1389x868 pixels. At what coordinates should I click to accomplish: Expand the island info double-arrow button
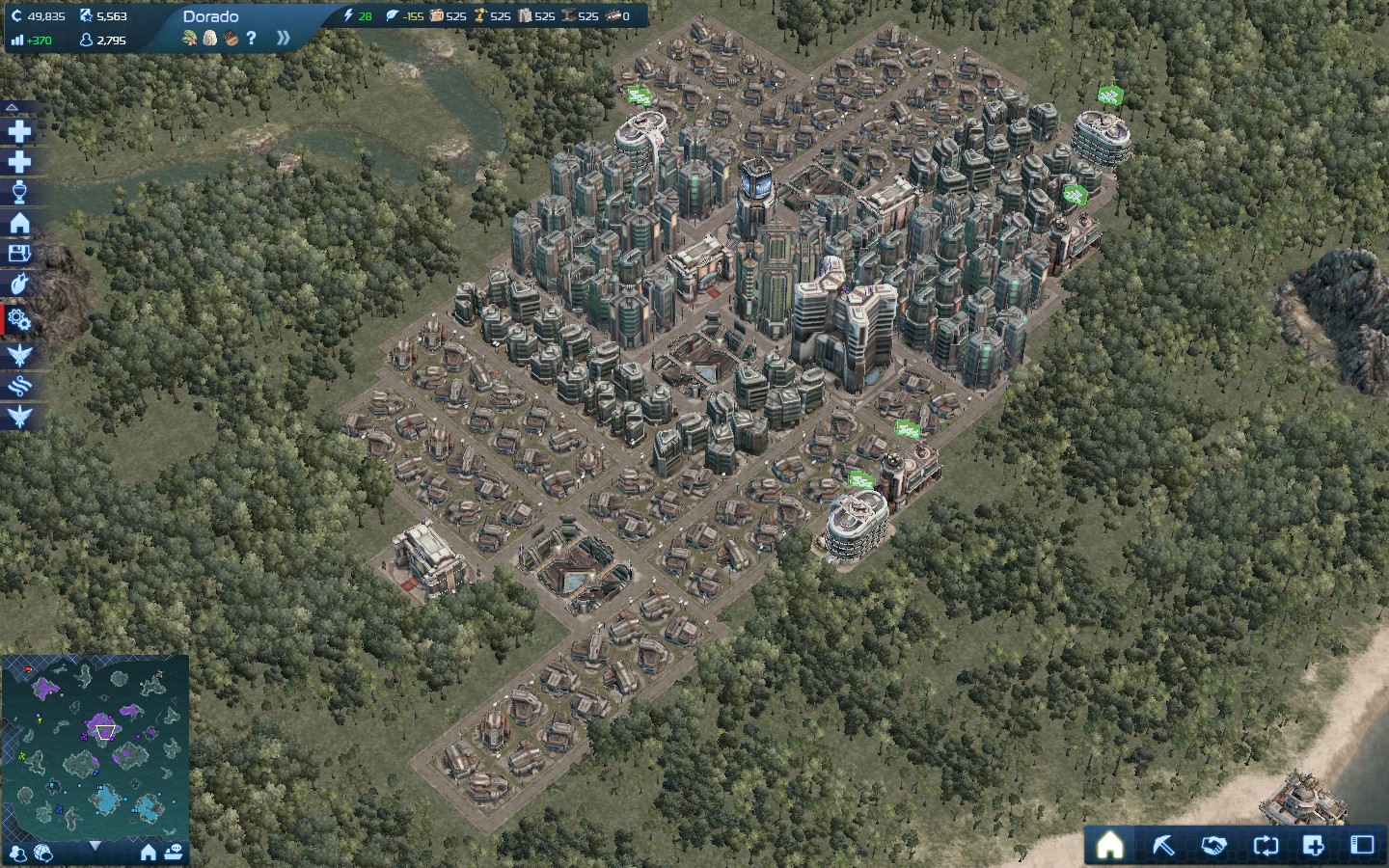(283, 39)
